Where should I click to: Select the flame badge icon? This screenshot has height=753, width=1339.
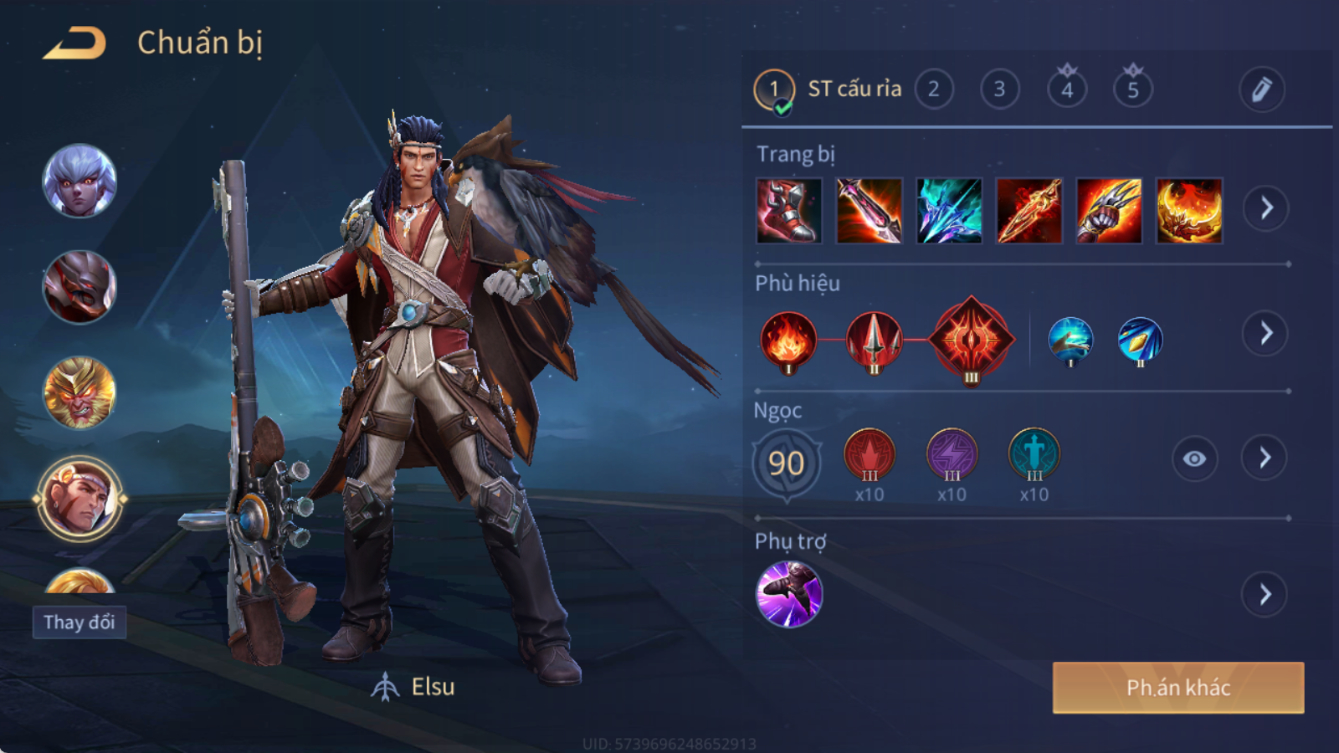coord(788,340)
